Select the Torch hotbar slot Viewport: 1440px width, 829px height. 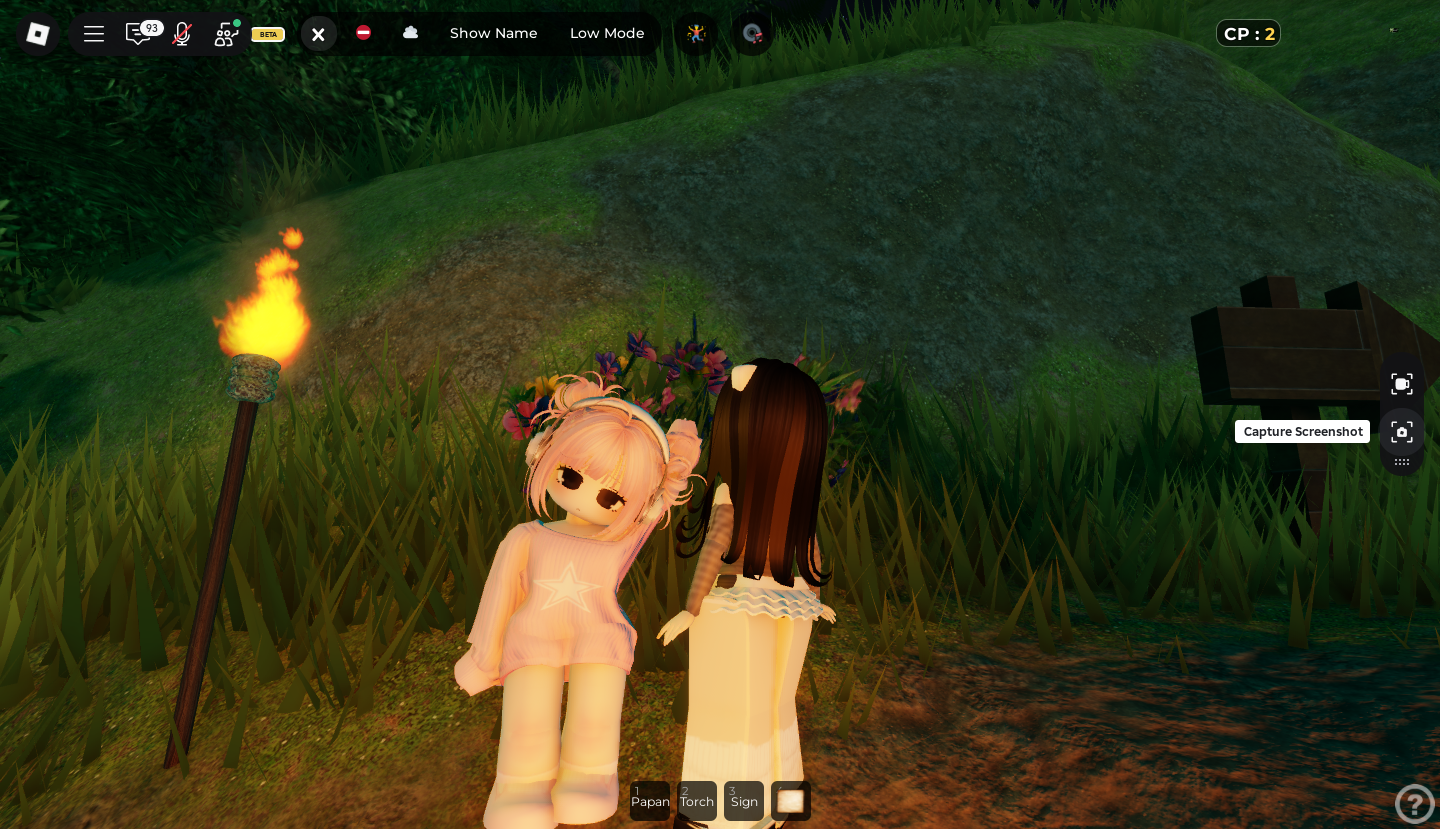click(697, 800)
